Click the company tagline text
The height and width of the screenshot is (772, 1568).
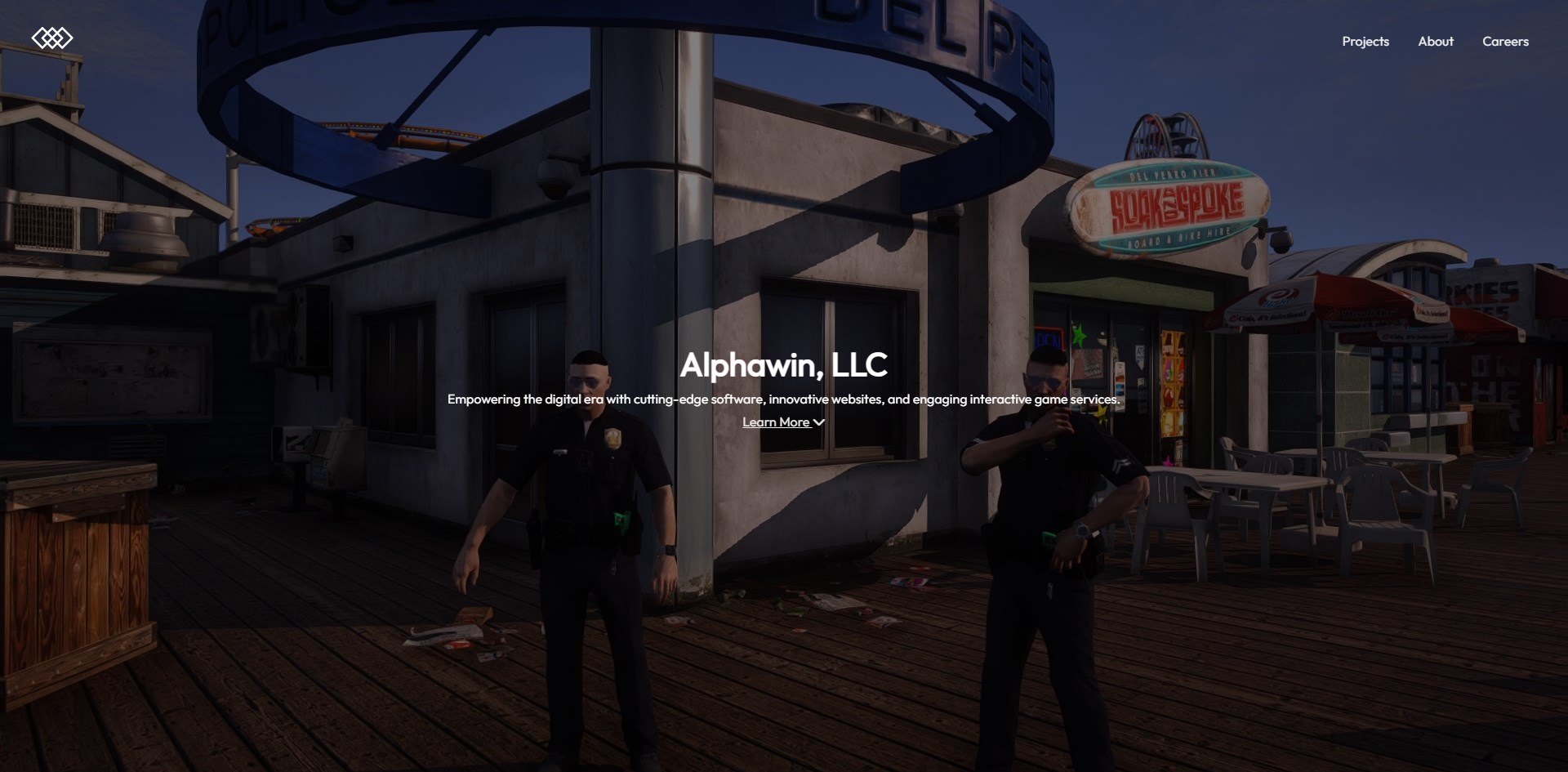(783, 400)
